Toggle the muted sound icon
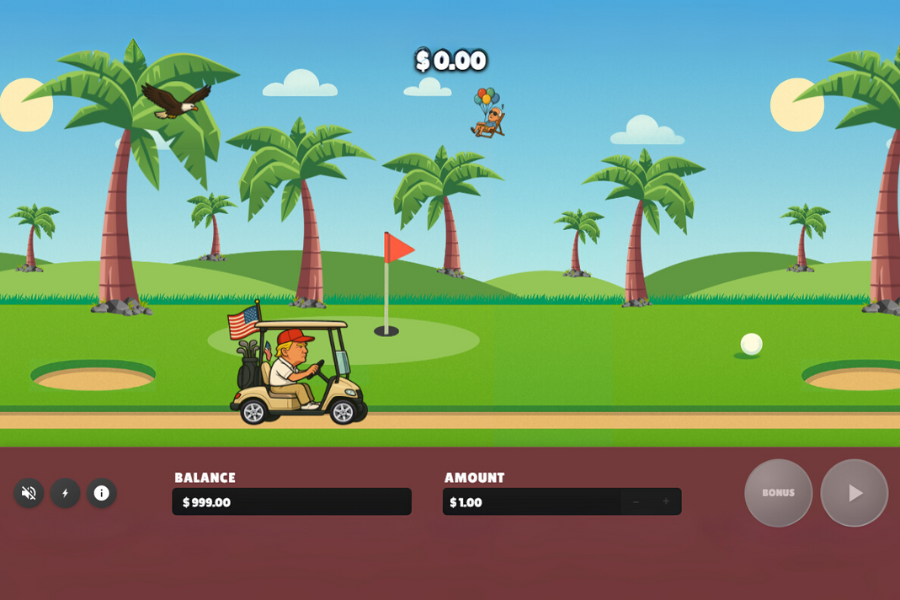 coord(29,493)
